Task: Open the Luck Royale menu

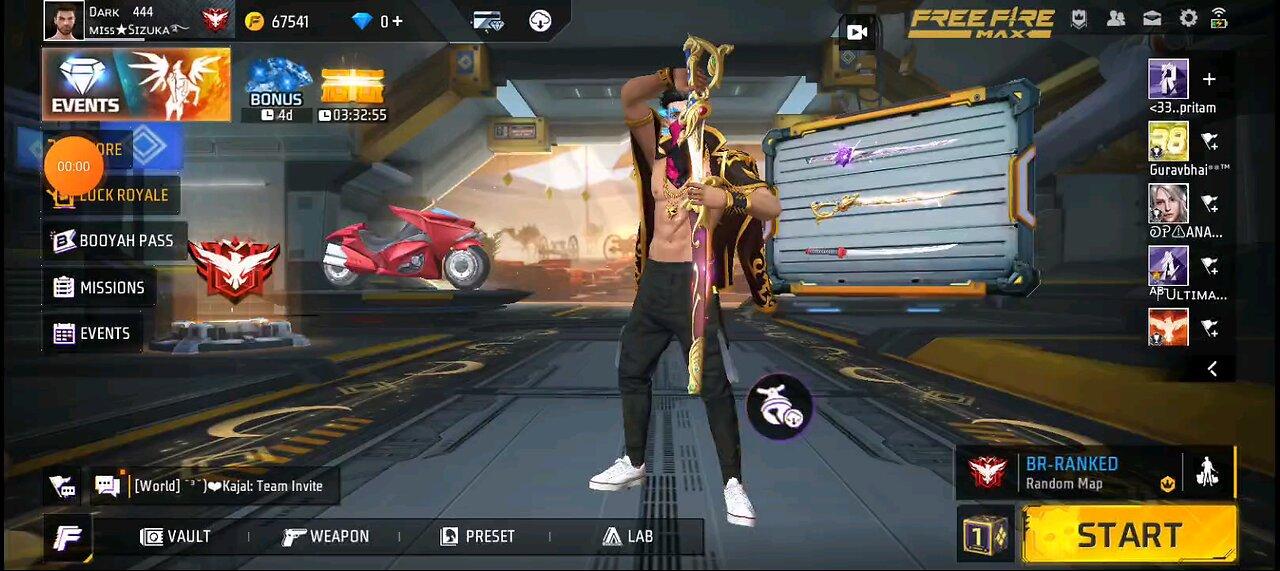Action: (x=112, y=195)
